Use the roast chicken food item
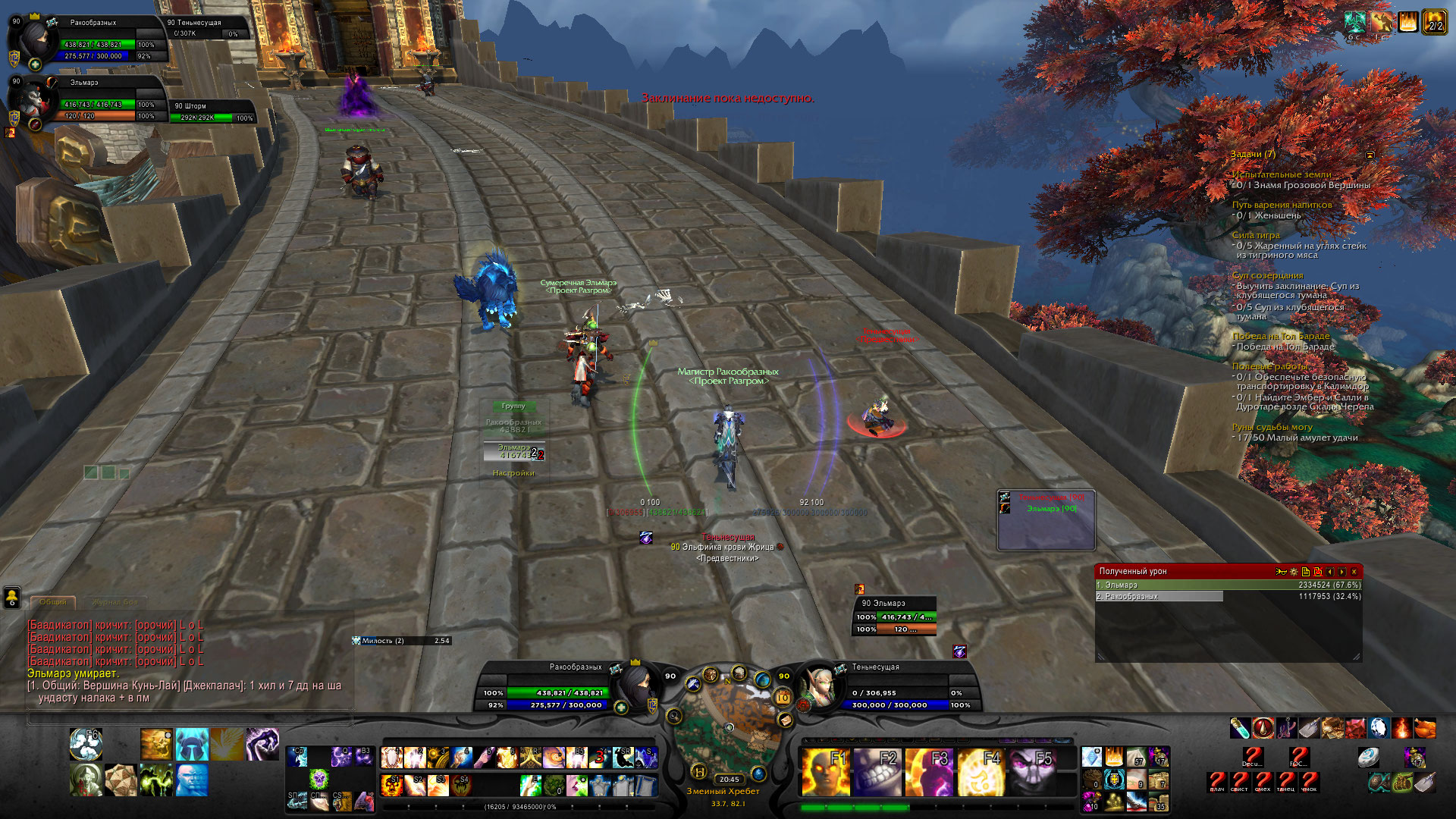 tap(1425, 729)
